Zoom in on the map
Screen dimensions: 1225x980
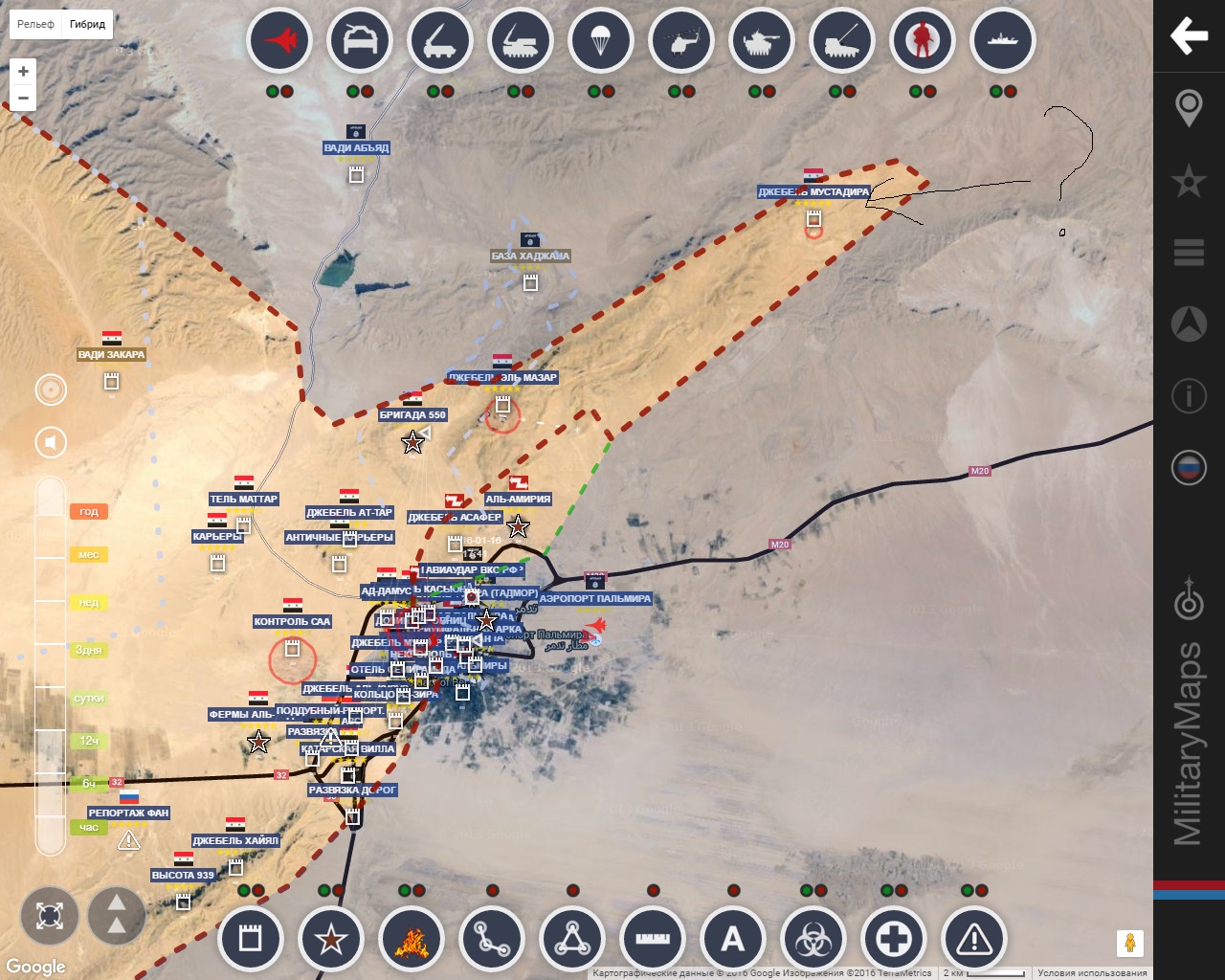23,71
